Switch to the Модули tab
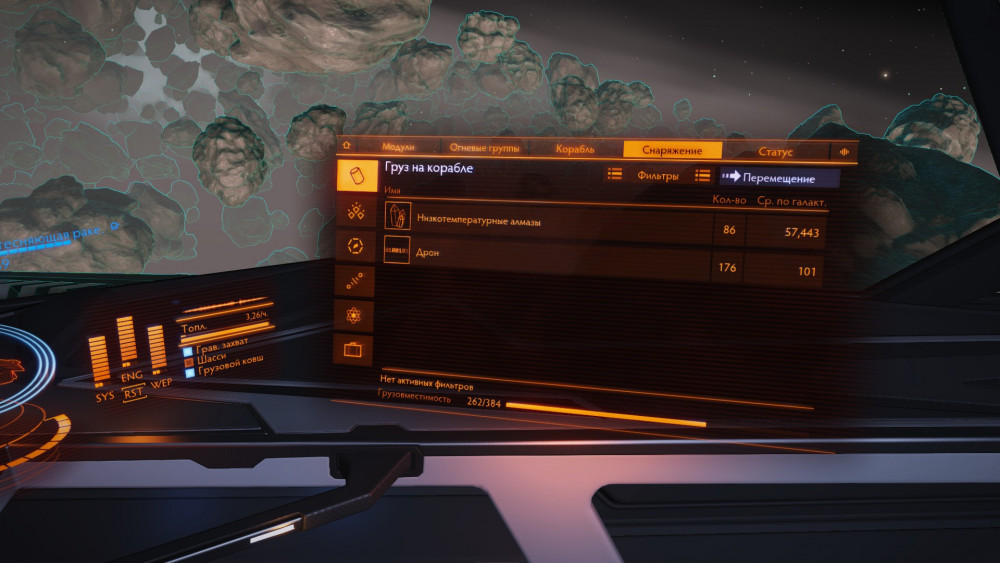 coord(398,149)
